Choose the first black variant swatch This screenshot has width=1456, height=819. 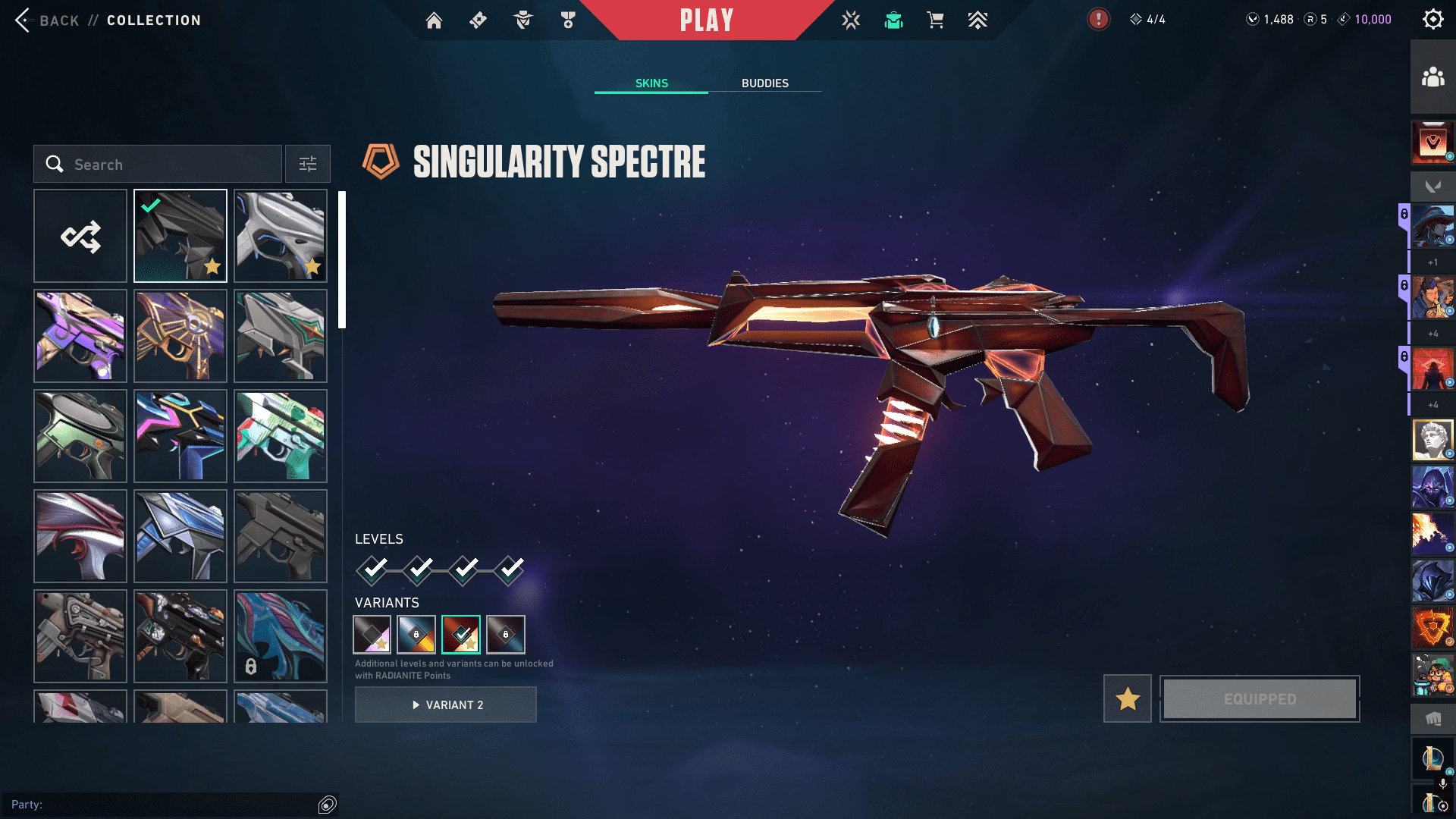click(x=372, y=635)
